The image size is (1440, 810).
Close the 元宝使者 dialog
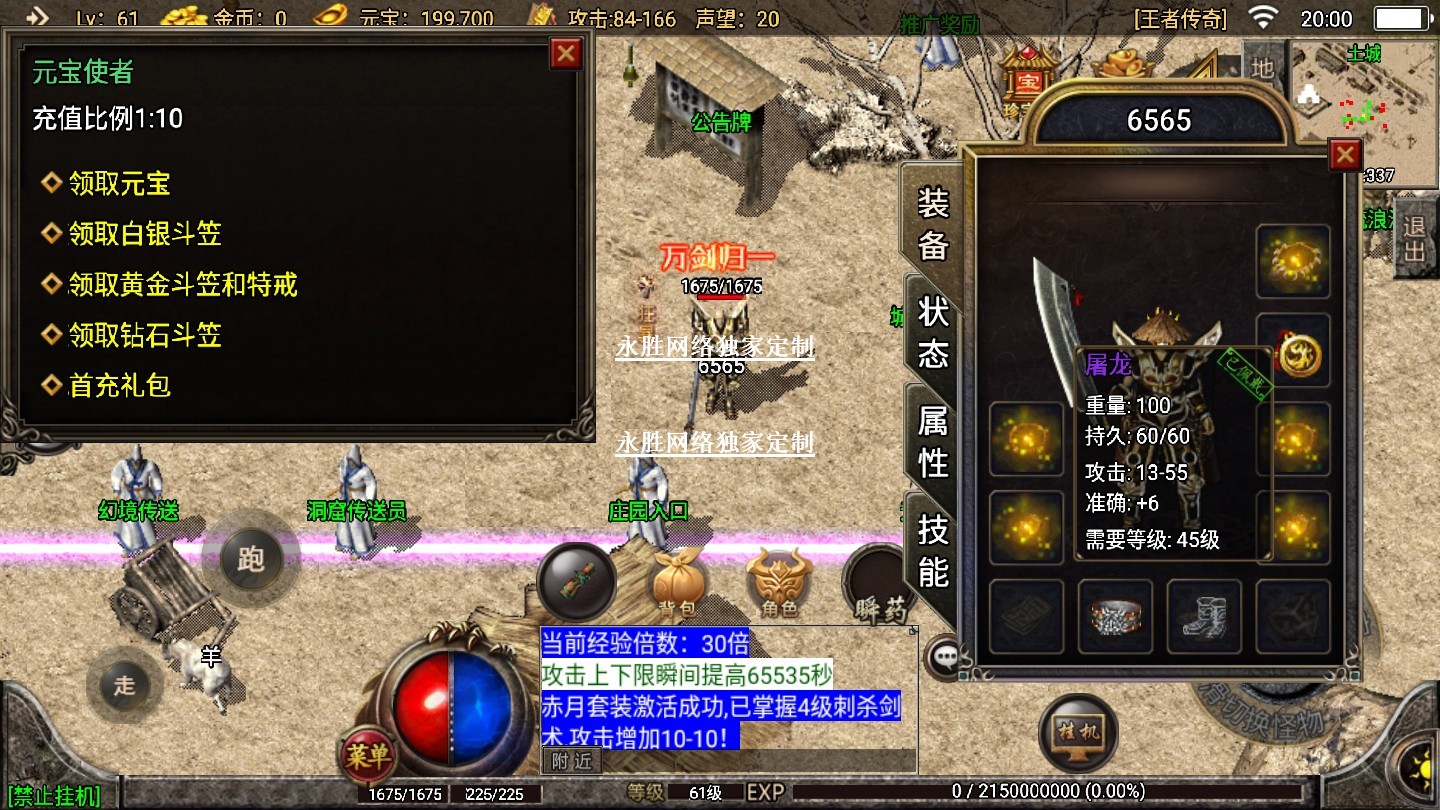566,53
